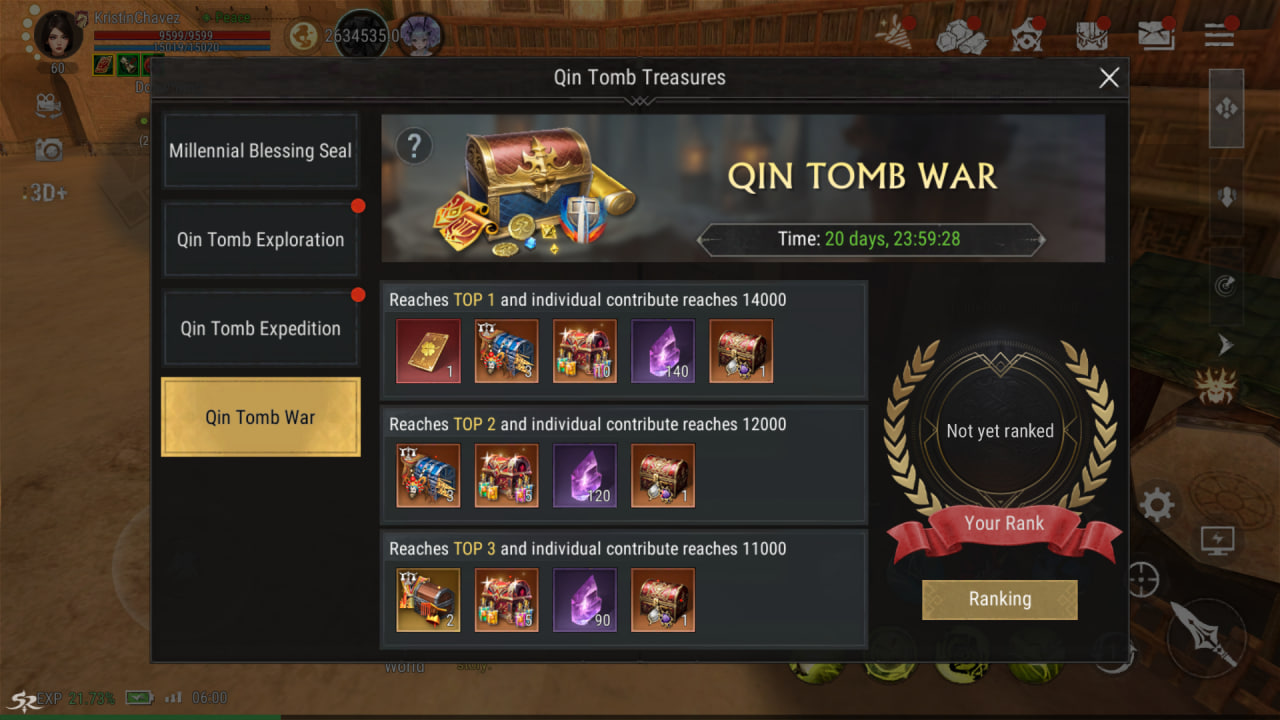Open the mail envelope icon
1280x720 pixels.
coord(1155,35)
